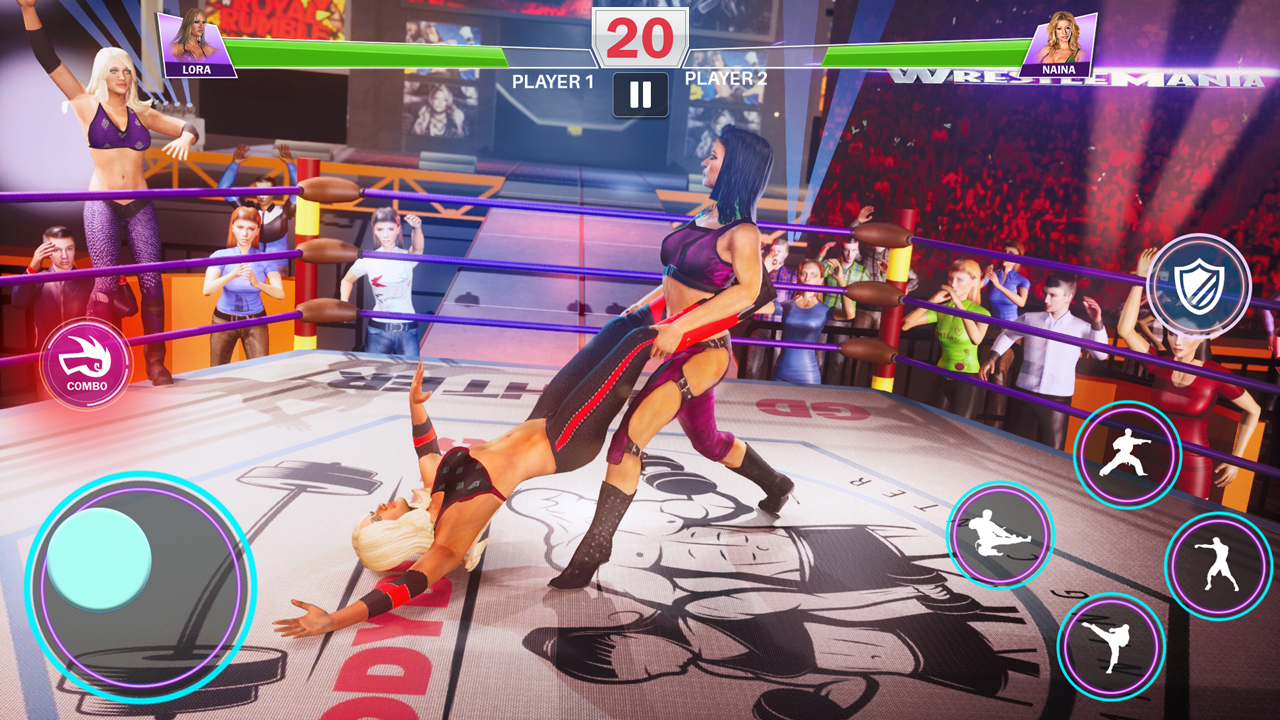Image resolution: width=1280 pixels, height=720 pixels.
Task: Click the LORA name banner
Action: coord(199,69)
